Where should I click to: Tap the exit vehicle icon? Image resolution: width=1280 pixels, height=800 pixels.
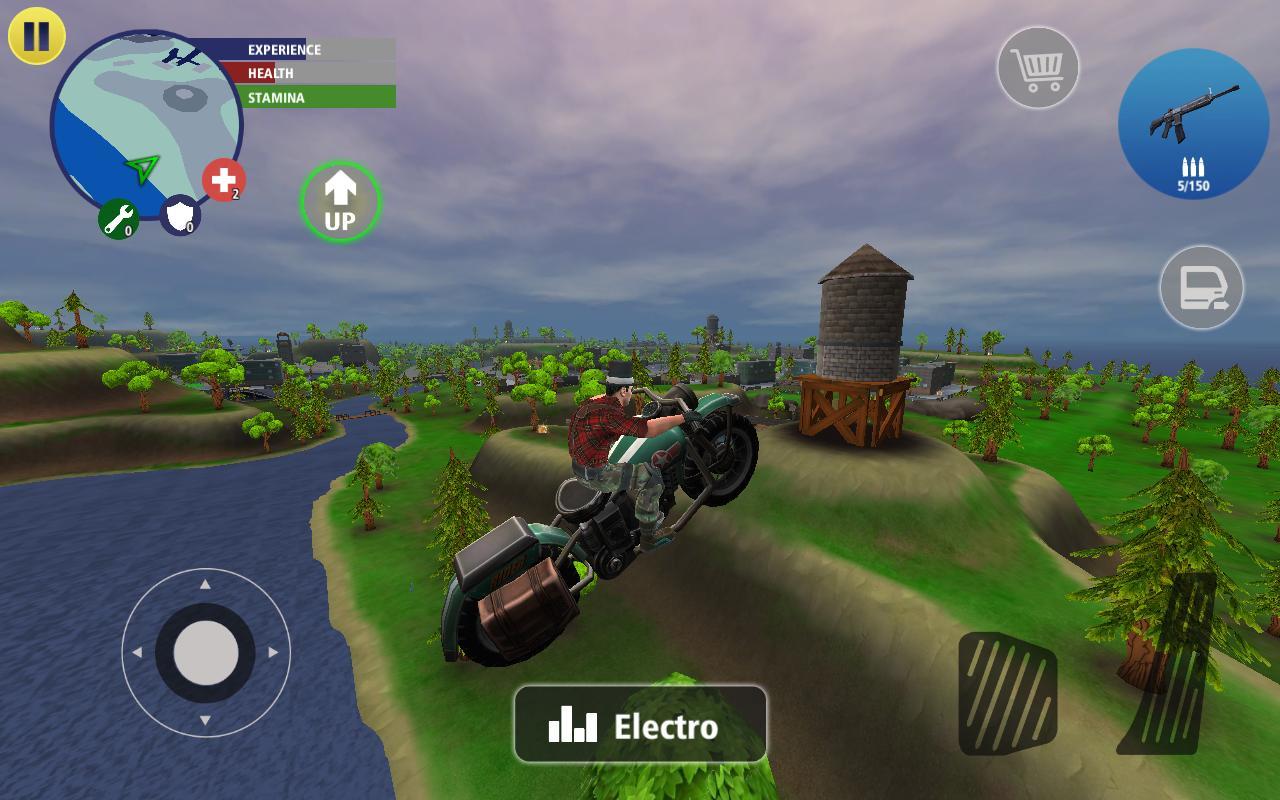1205,290
